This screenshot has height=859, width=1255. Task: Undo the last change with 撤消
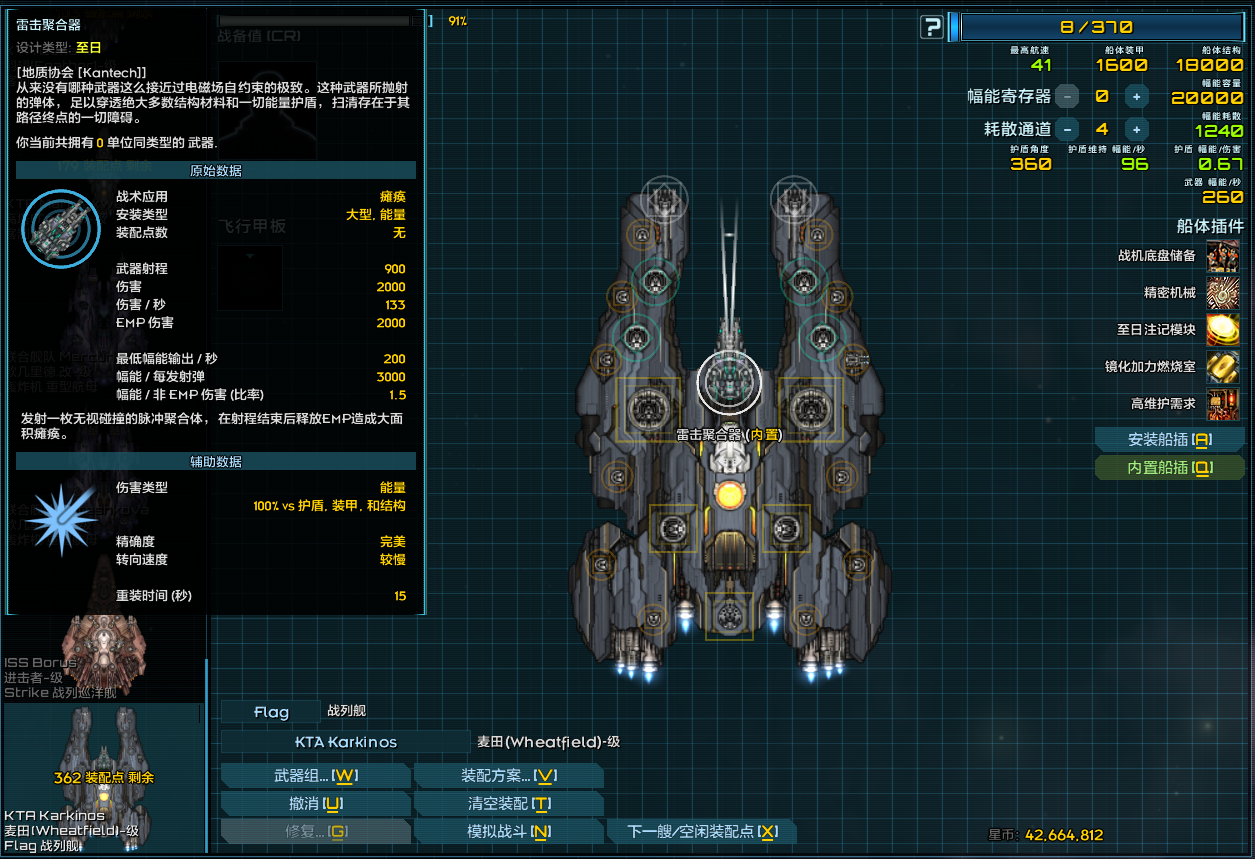pyautogui.click(x=315, y=804)
